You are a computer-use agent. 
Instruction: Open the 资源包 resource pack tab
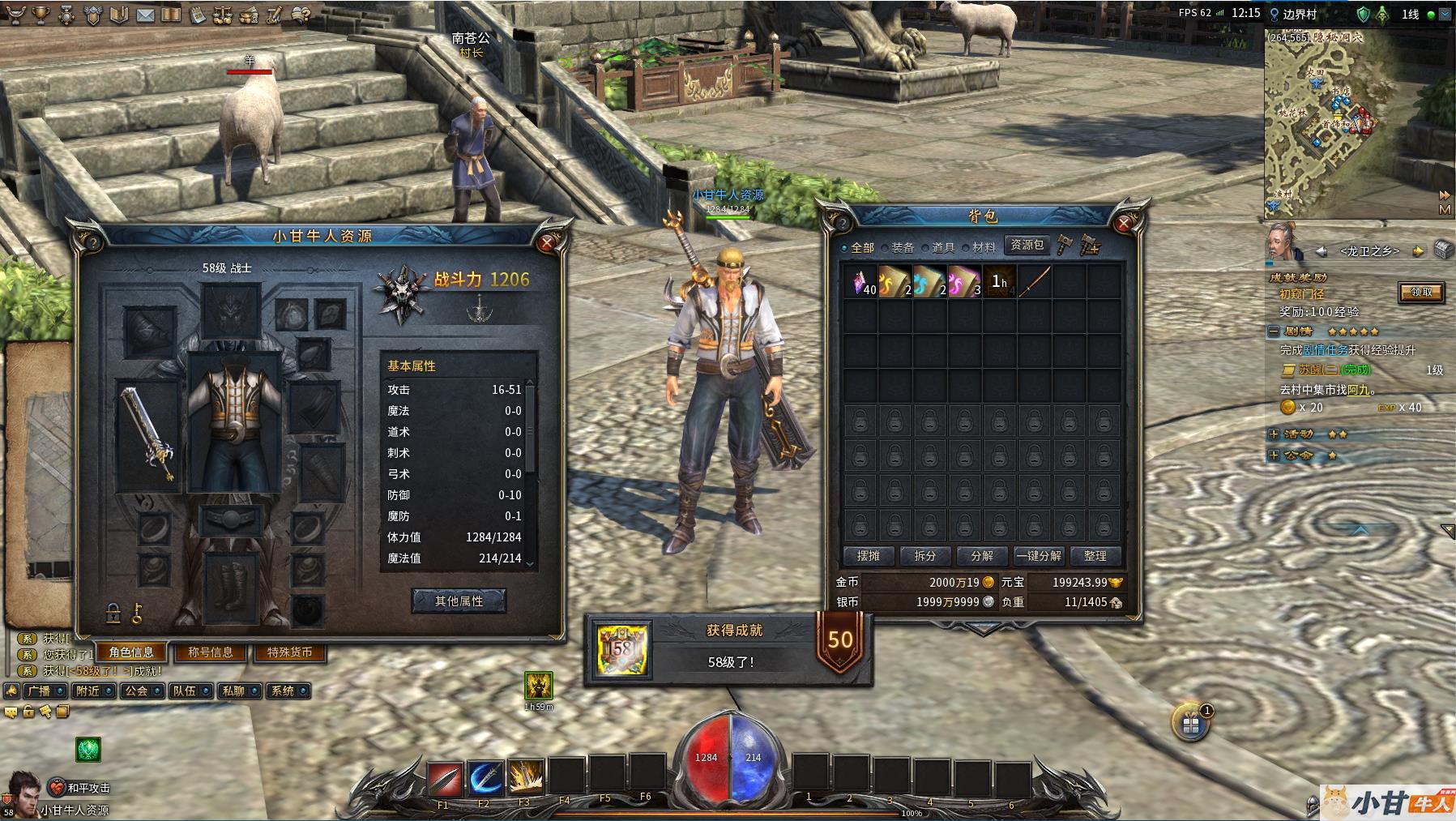pyautogui.click(x=1027, y=245)
